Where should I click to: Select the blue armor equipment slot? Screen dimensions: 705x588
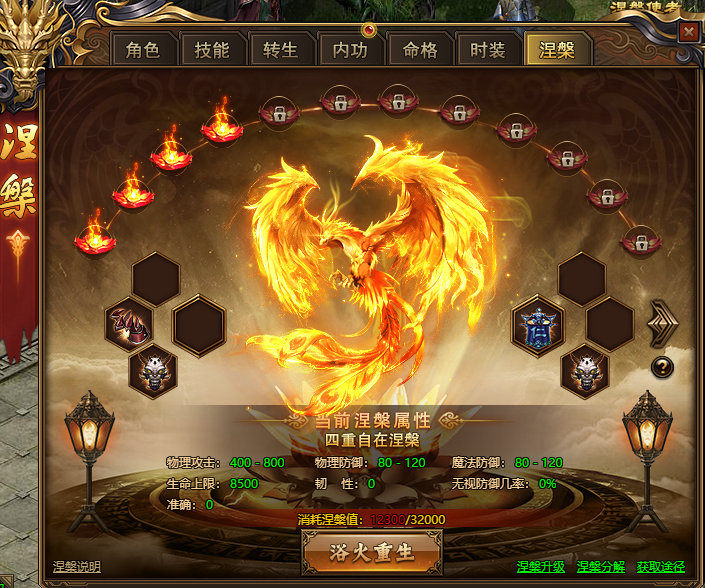(538, 325)
